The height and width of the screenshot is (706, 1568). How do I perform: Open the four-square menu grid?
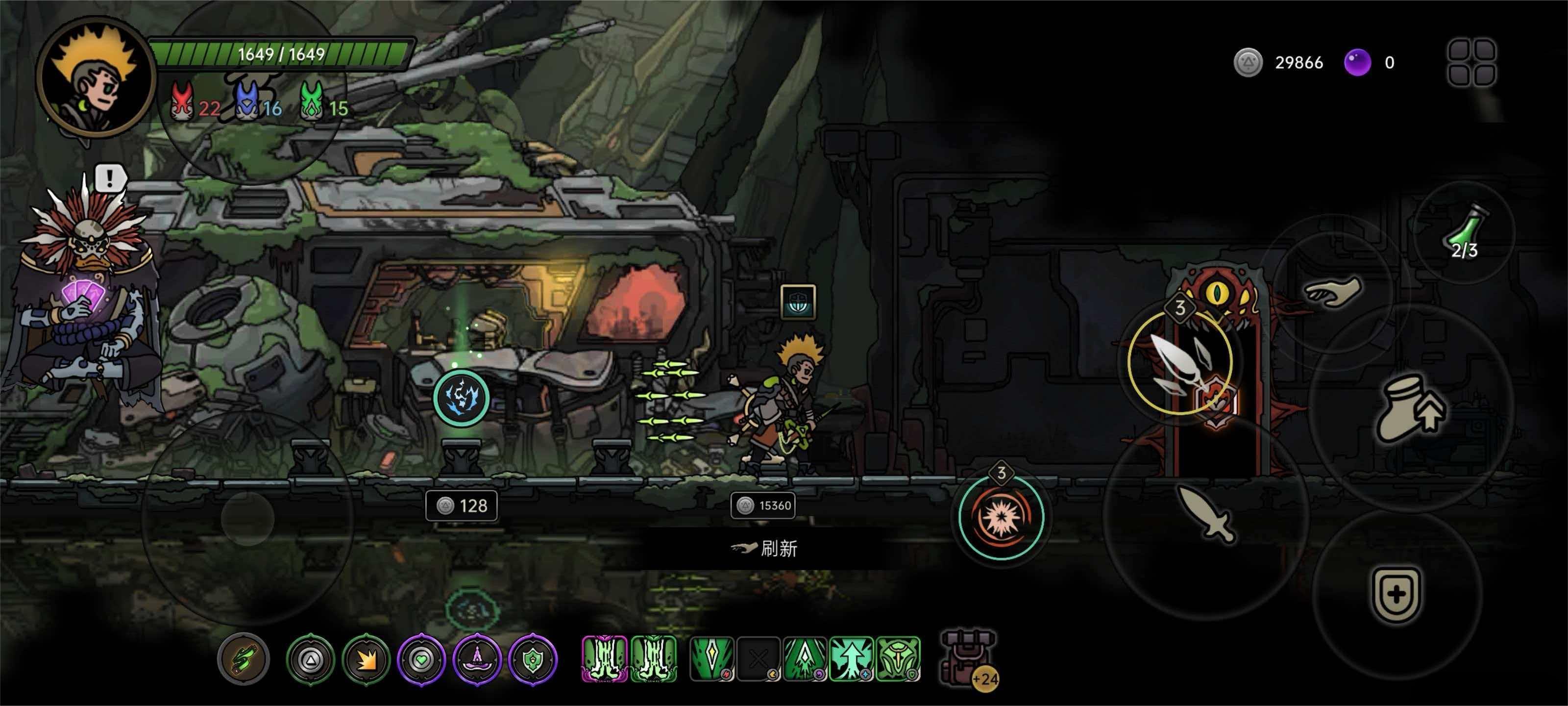(1471, 63)
